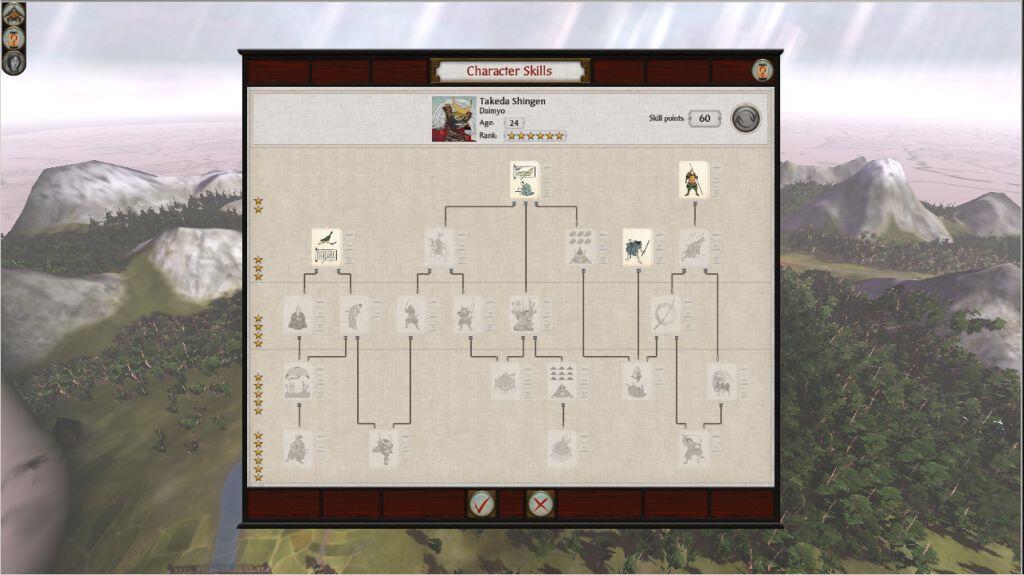1024x575 pixels.
Task: Open help from the panel's question mark icon
Action: [763, 71]
